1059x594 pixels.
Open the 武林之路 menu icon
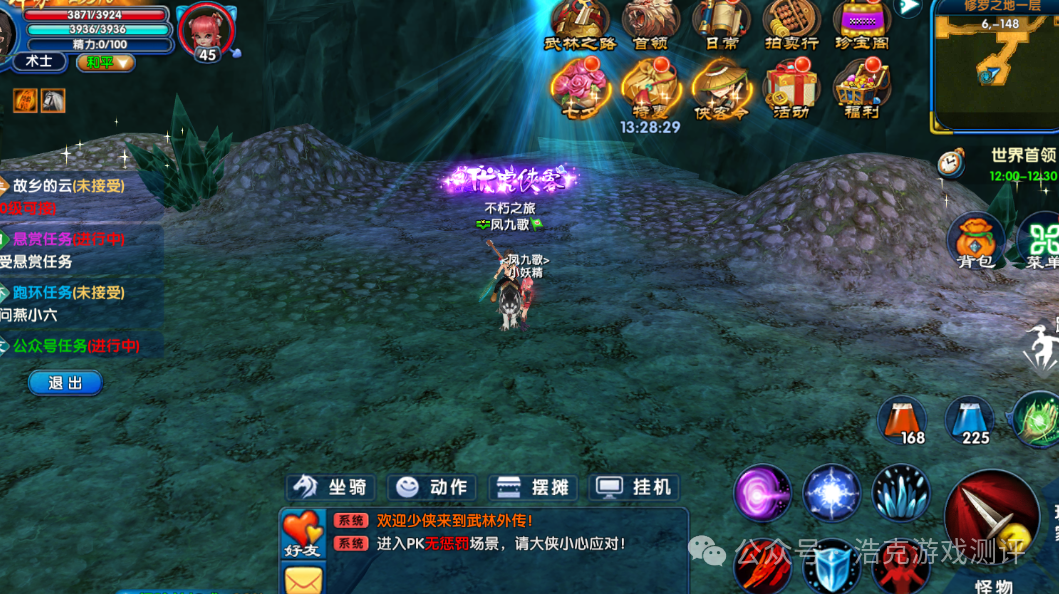pyautogui.click(x=580, y=24)
